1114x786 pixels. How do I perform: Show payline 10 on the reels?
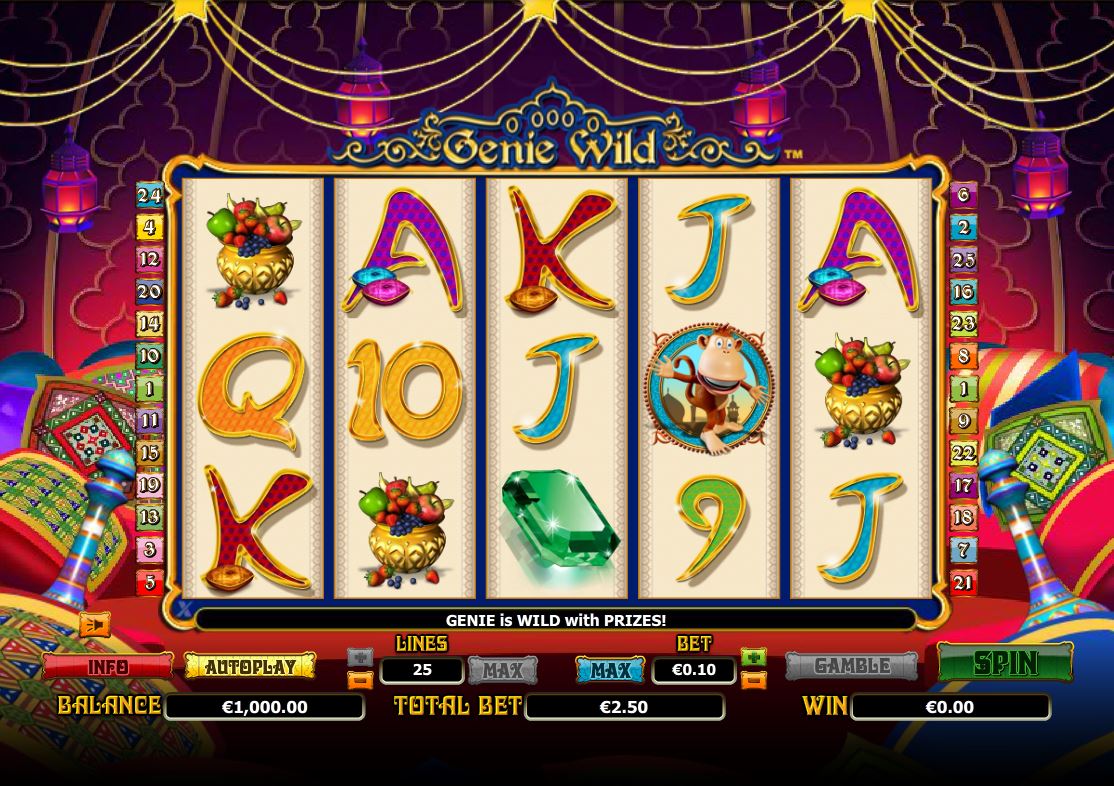click(149, 356)
